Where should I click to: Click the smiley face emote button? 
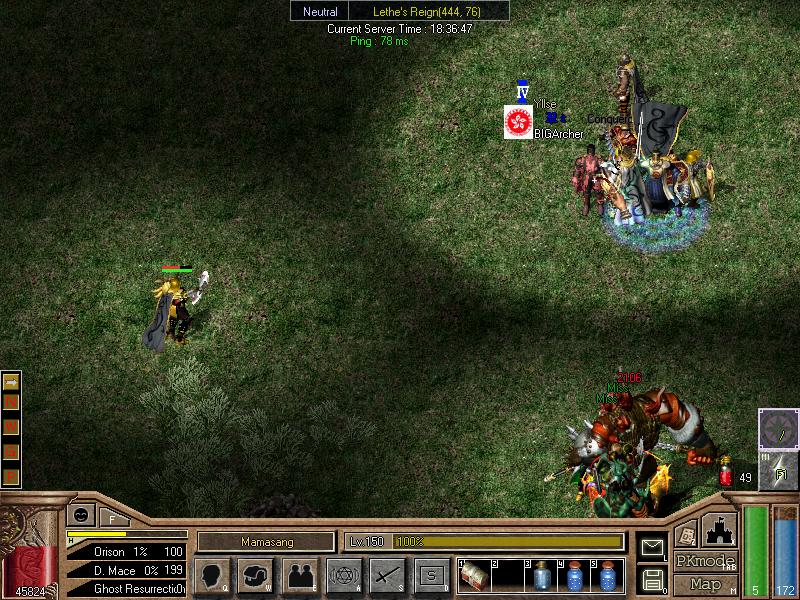coord(78,516)
